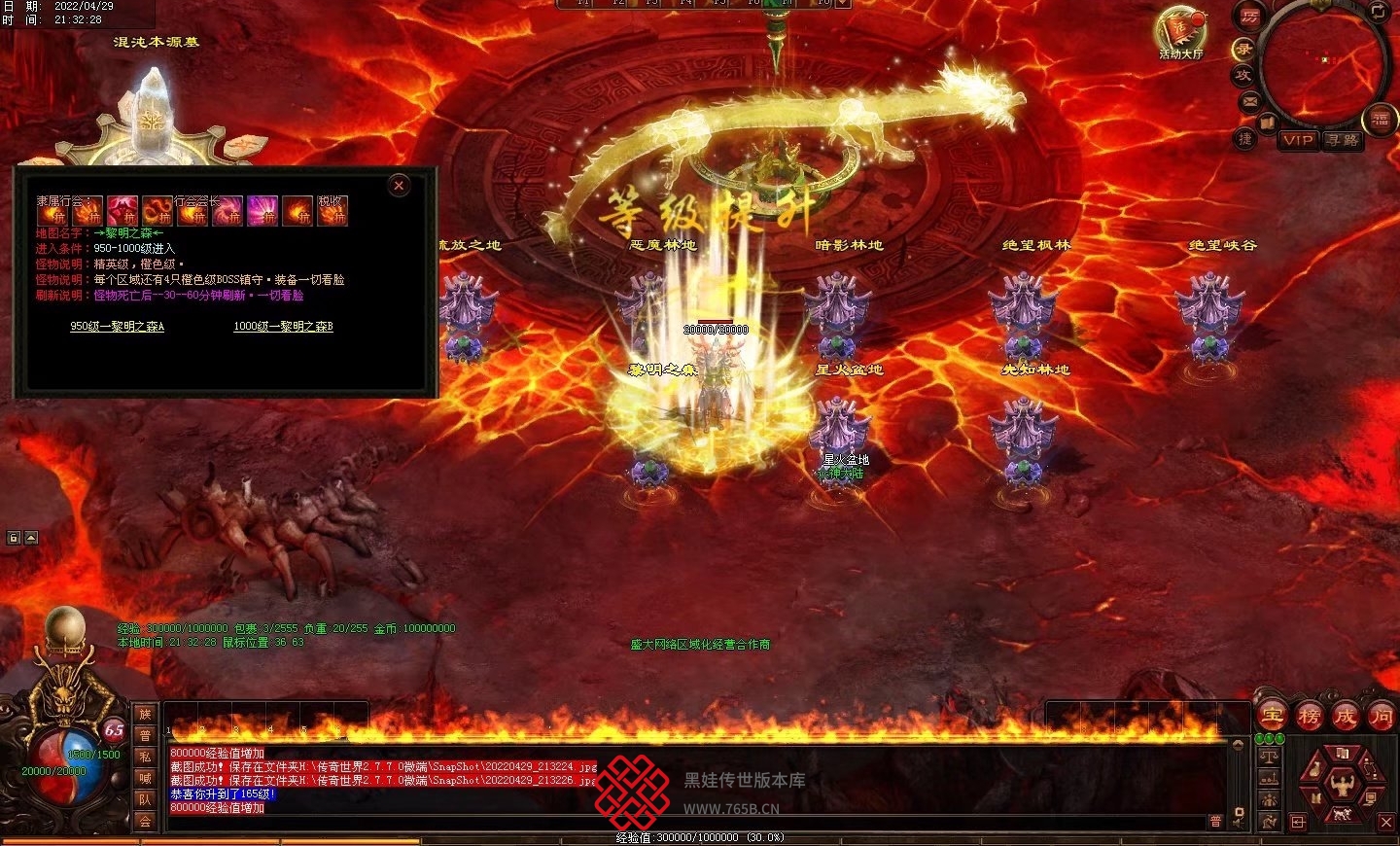Open the mail envelope icon

(x=1250, y=100)
